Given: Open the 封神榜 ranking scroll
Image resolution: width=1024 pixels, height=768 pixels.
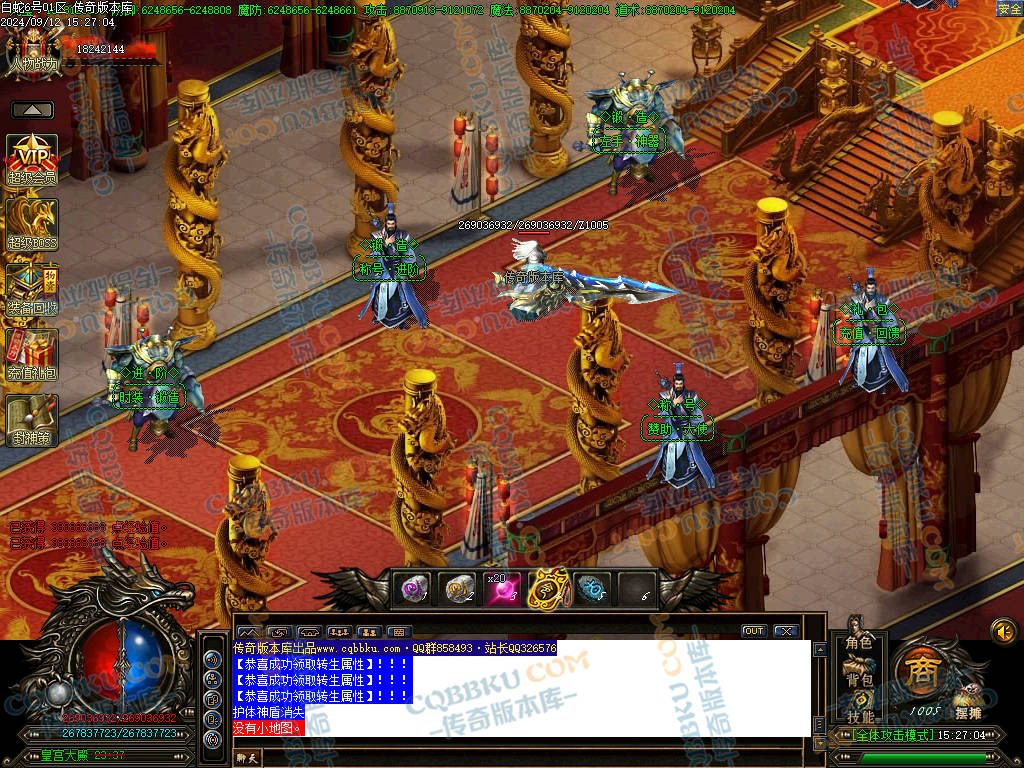Looking at the screenshot, I should [33, 420].
